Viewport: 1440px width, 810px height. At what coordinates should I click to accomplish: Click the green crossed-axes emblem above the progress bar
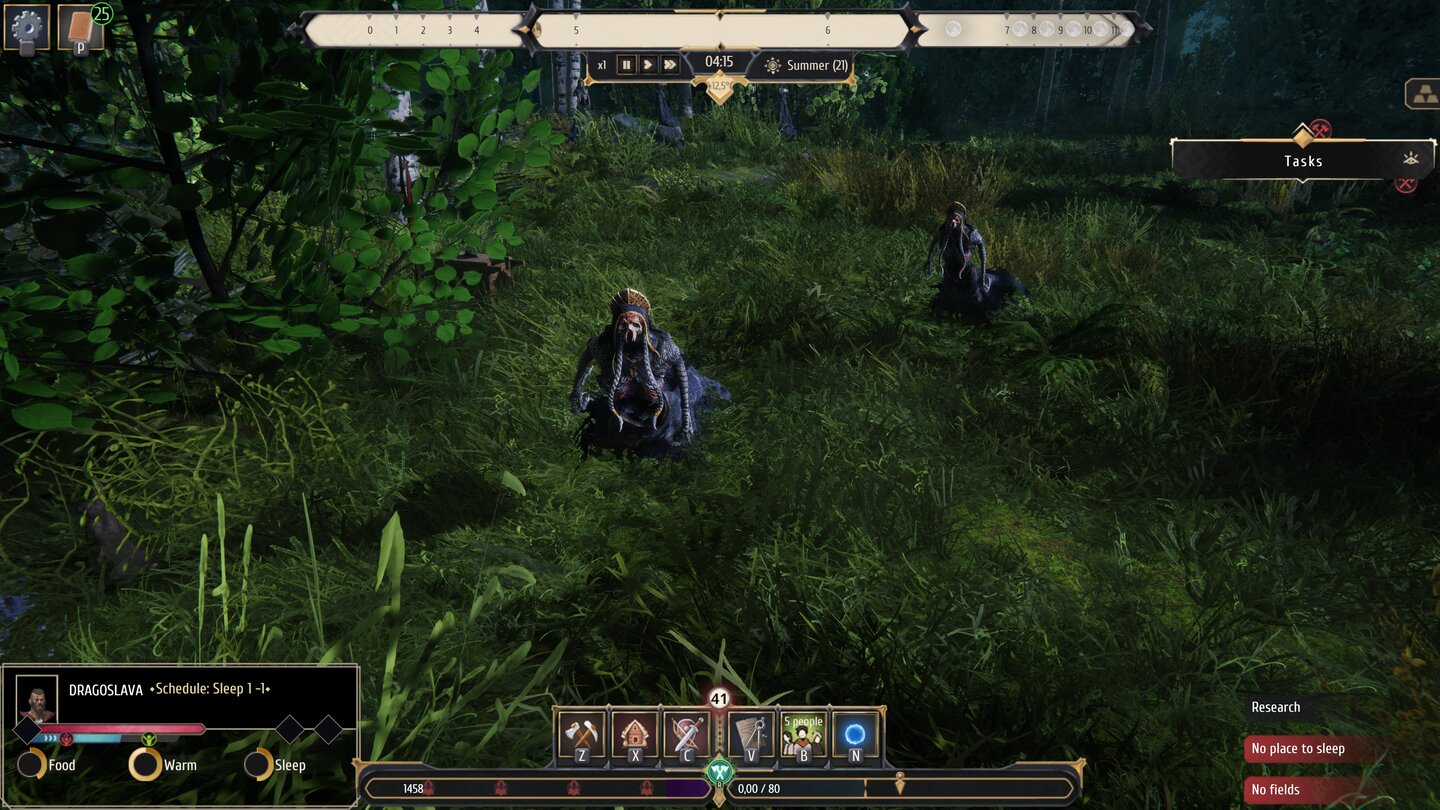pyautogui.click(x=721, y=771)
